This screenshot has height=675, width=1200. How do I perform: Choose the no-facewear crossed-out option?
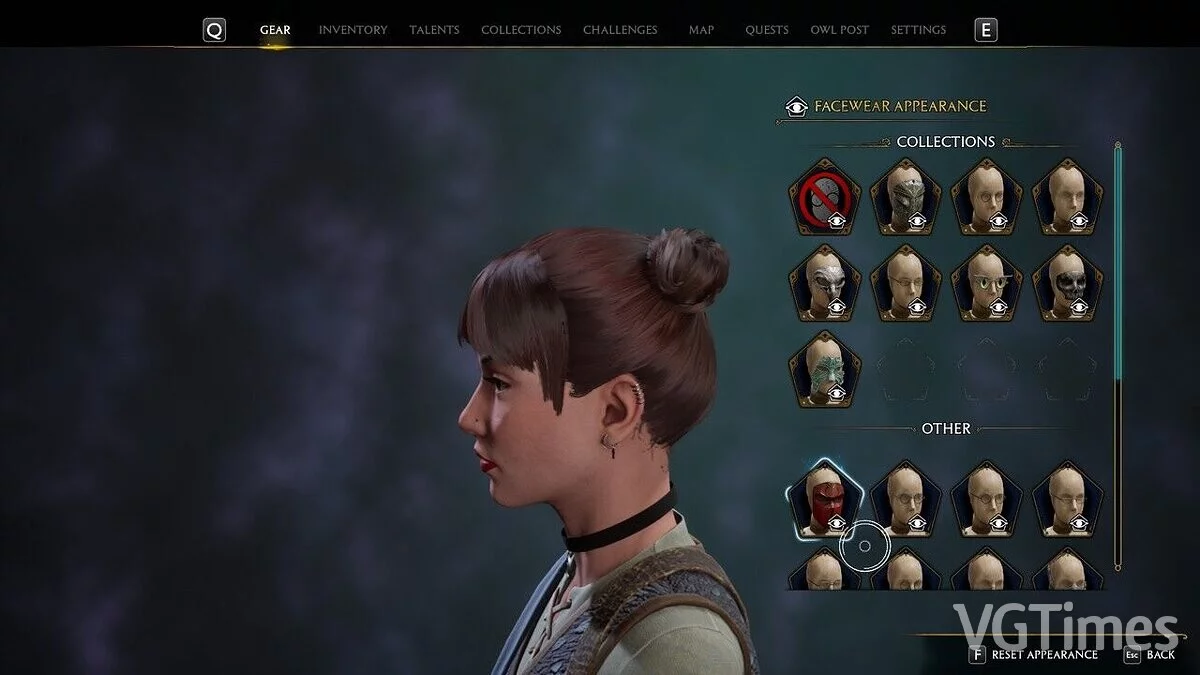(824, 197)
